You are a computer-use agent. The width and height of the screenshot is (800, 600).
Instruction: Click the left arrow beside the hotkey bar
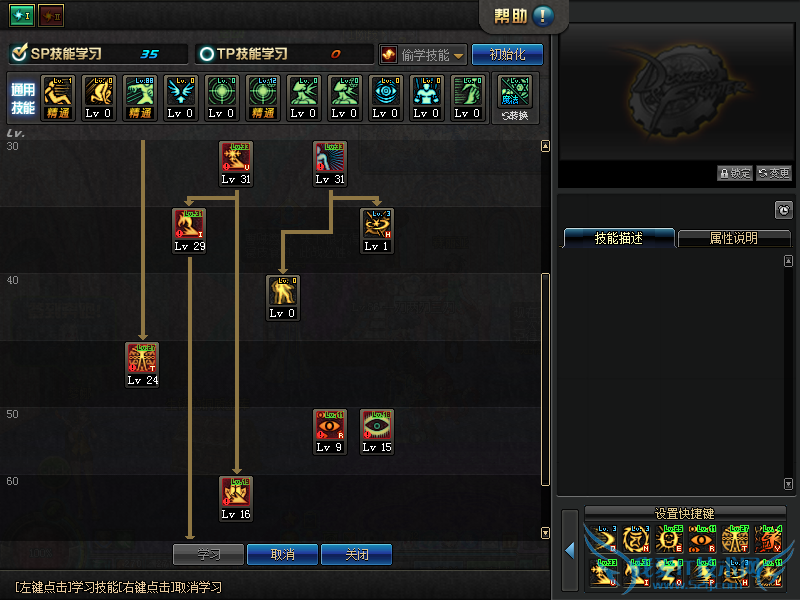click(x=570, y=550)
